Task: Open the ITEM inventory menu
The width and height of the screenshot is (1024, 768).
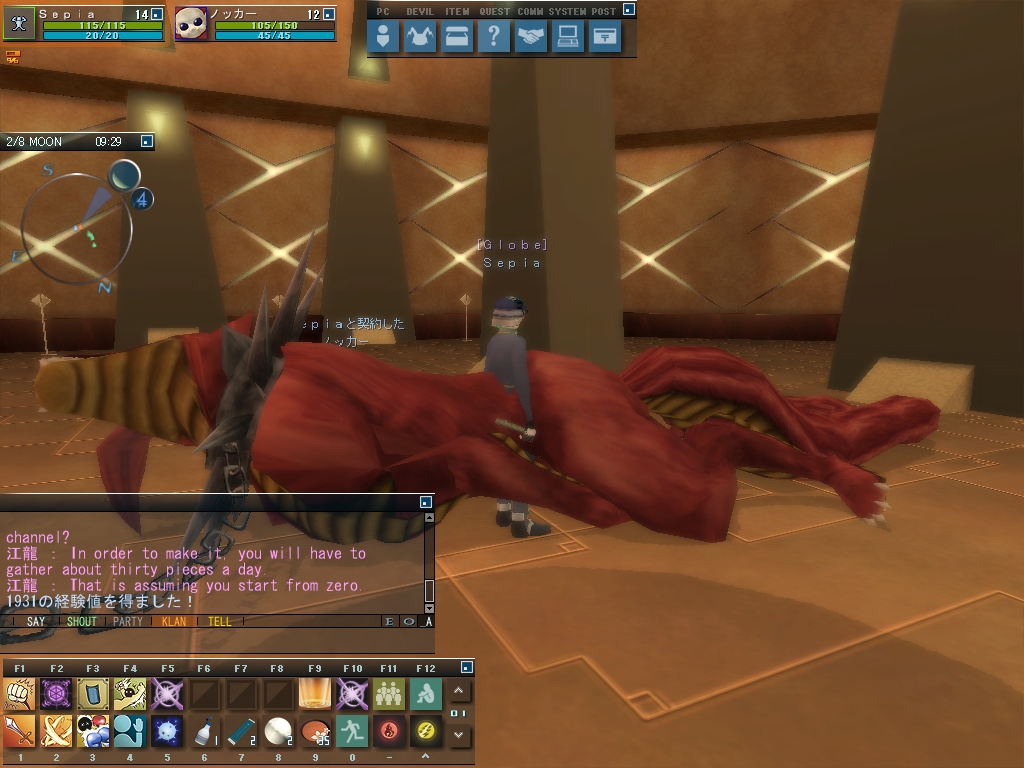Action: 457,37
